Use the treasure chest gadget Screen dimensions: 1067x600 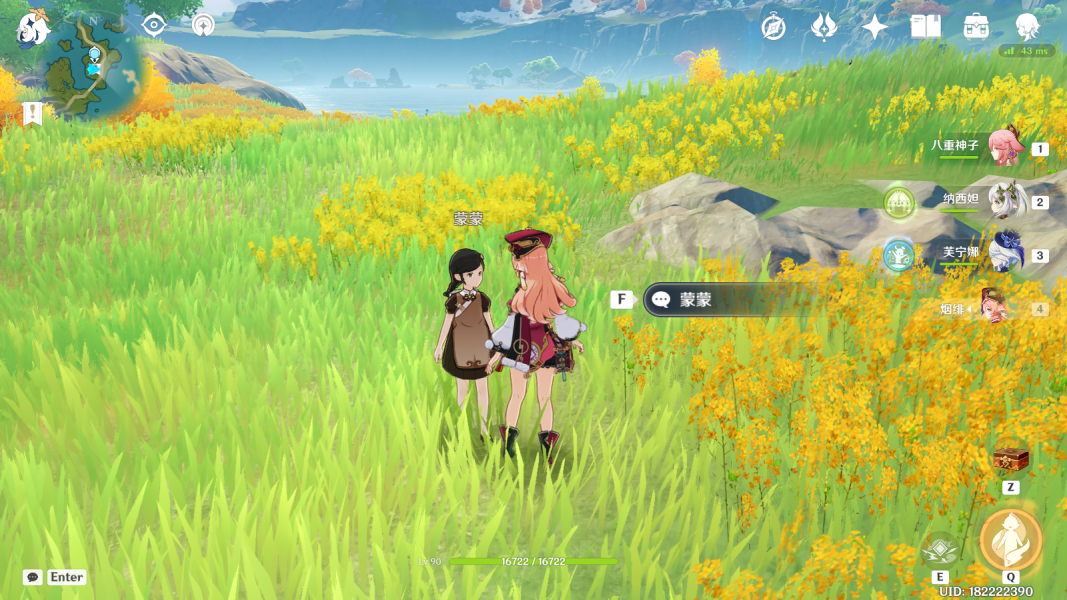[1011, 460]
